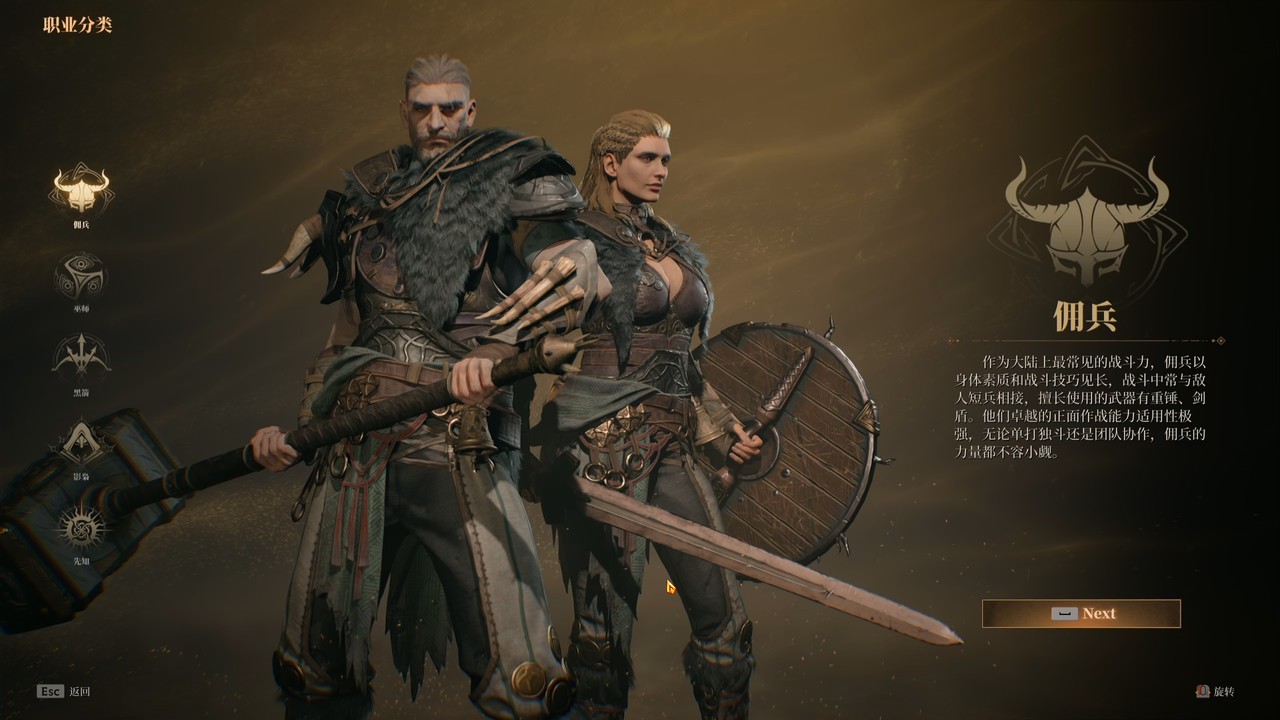Select the 黑箭 bow-and-arrow class

click(81, 356)
